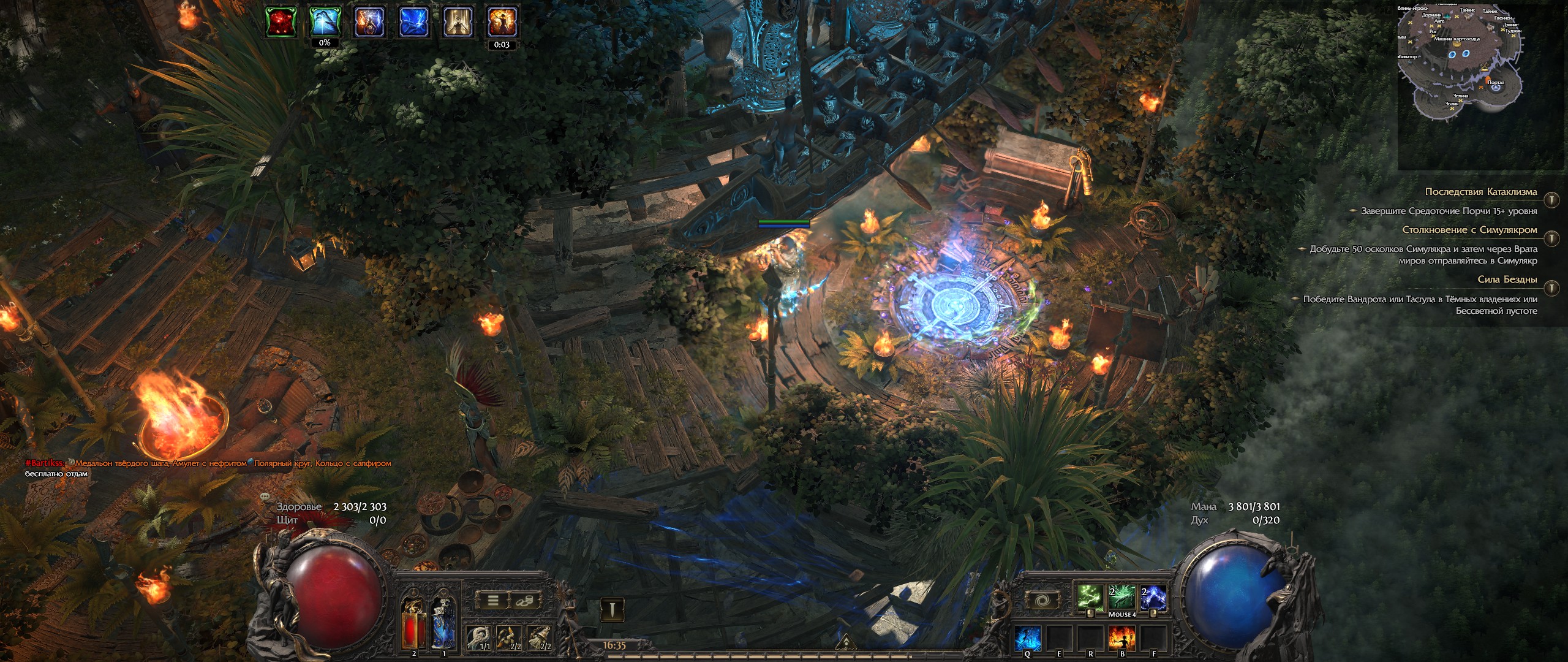Open the game options menu
This screenshot has width=1568, height=662.
tap(493, 599)
